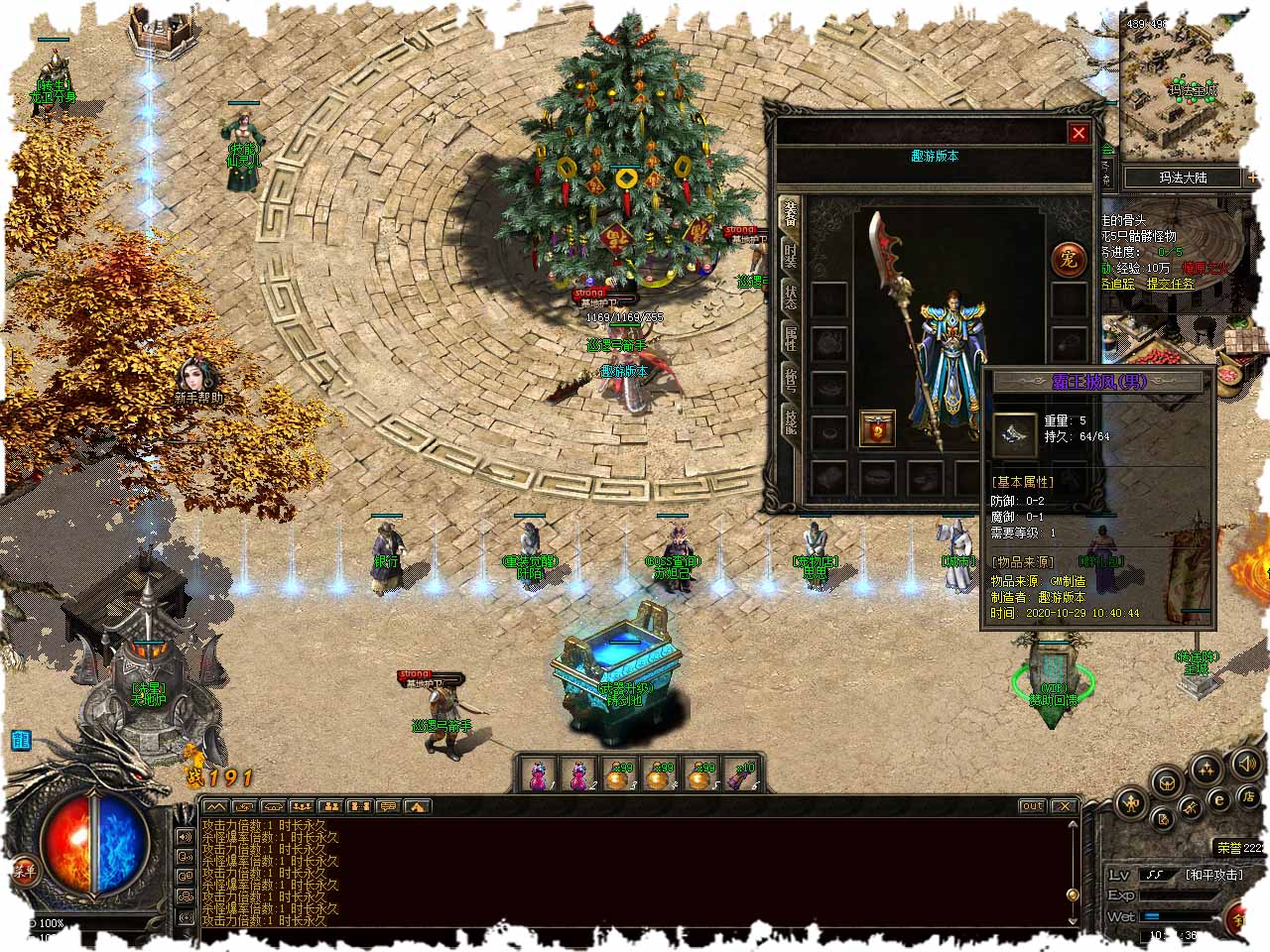Click the 提交任务 (submit quest) link
Viewport: 1270px width, 952px height.
pos(1171,283)
